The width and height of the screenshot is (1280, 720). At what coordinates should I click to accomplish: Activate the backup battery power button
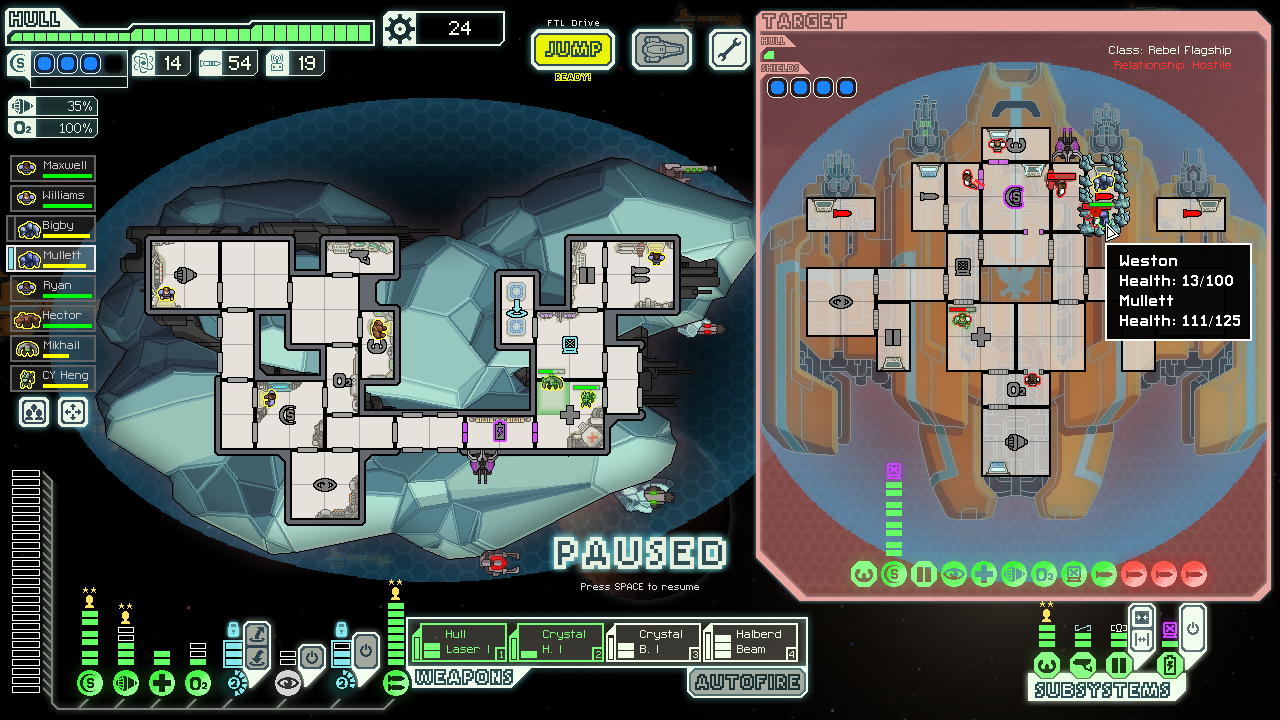point(1193,630)
